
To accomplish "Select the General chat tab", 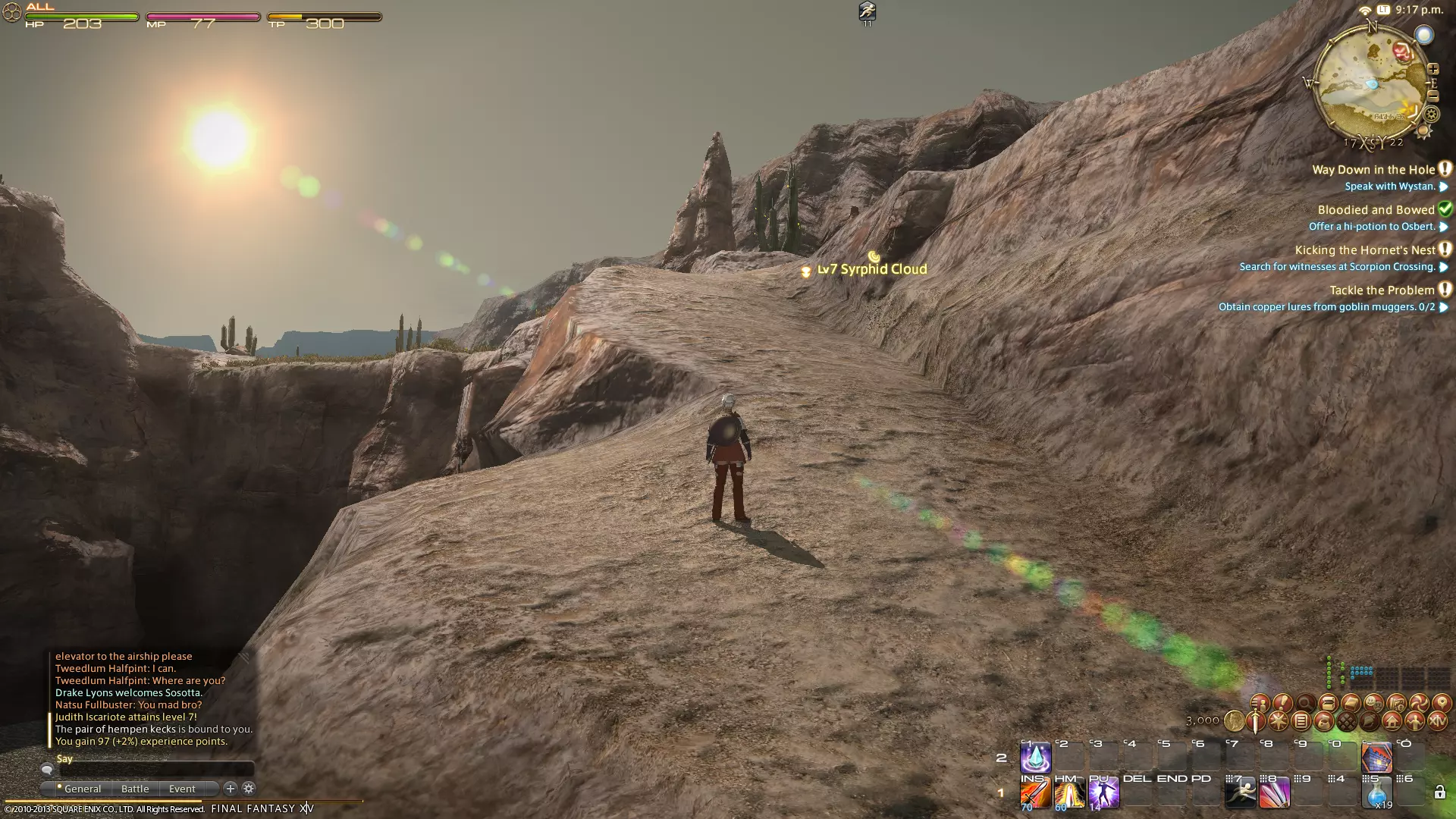I will 82,789.
